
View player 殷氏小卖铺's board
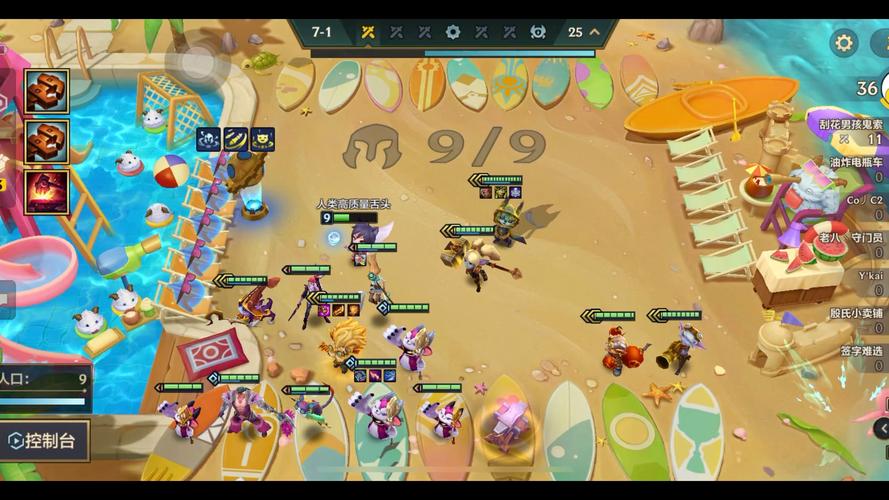(x=857, y=313)
